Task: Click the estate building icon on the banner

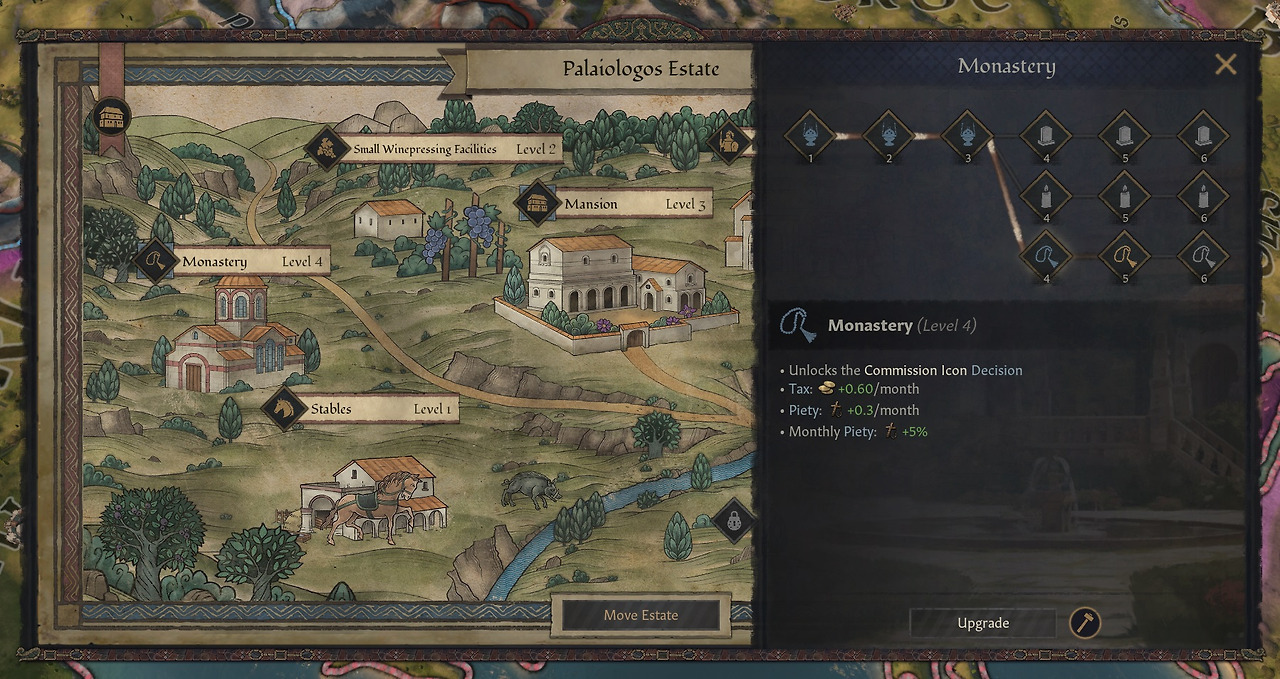Action: click(112, 117)
